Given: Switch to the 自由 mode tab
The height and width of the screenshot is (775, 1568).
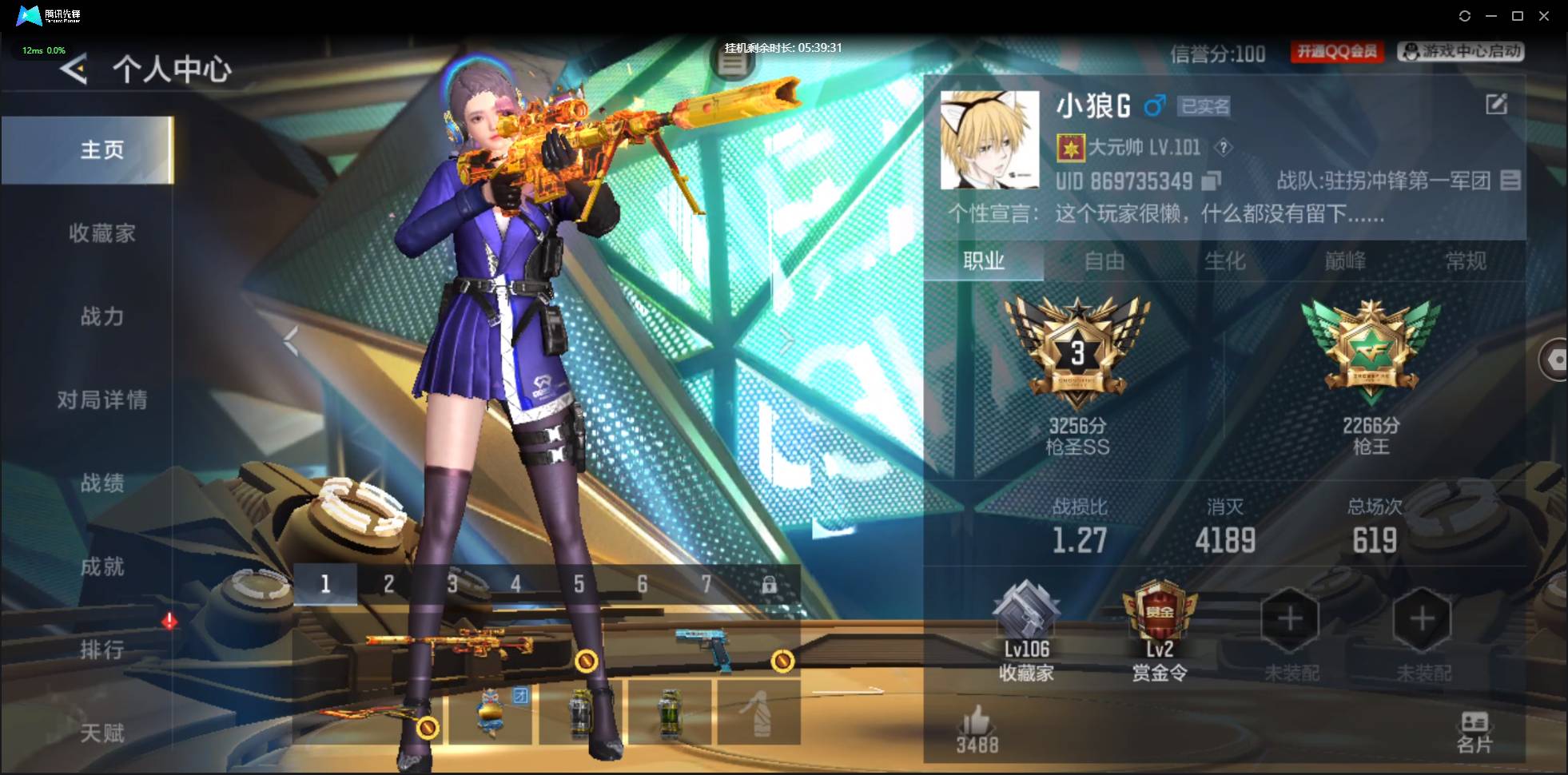Looking at the screenshot, I should (1104, 261).
